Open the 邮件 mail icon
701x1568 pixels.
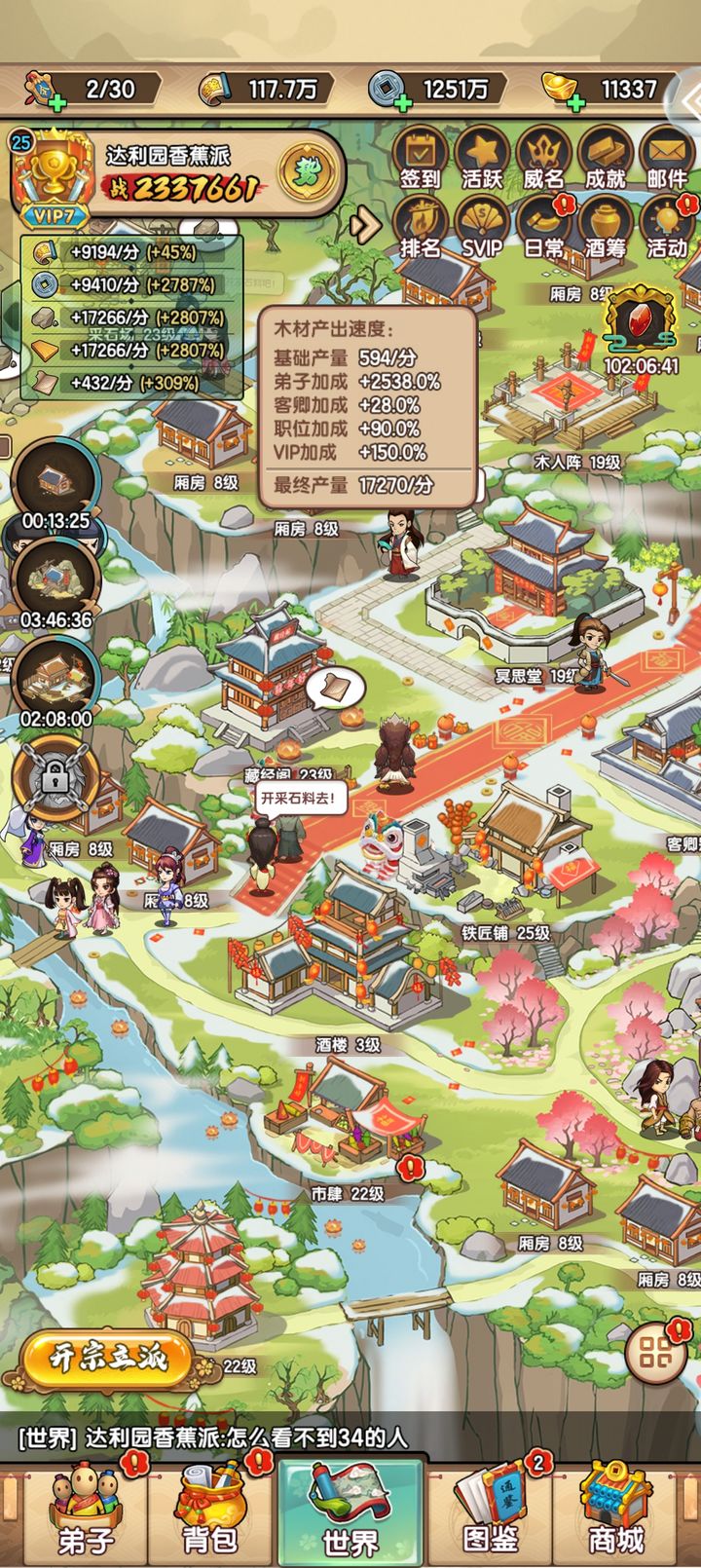coord(667,158)
